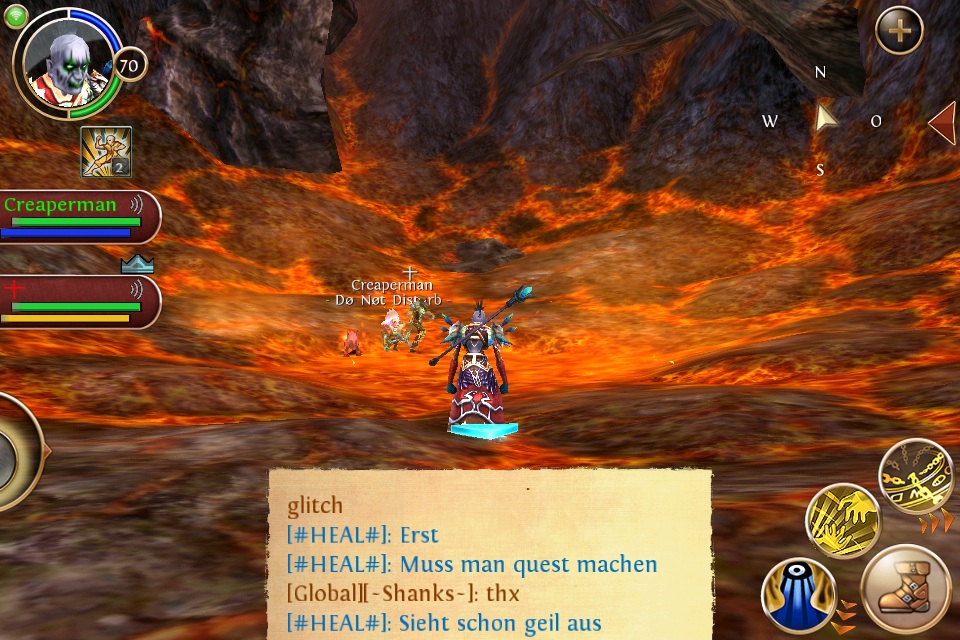Trigger the golden chains skill

point(915,477)
